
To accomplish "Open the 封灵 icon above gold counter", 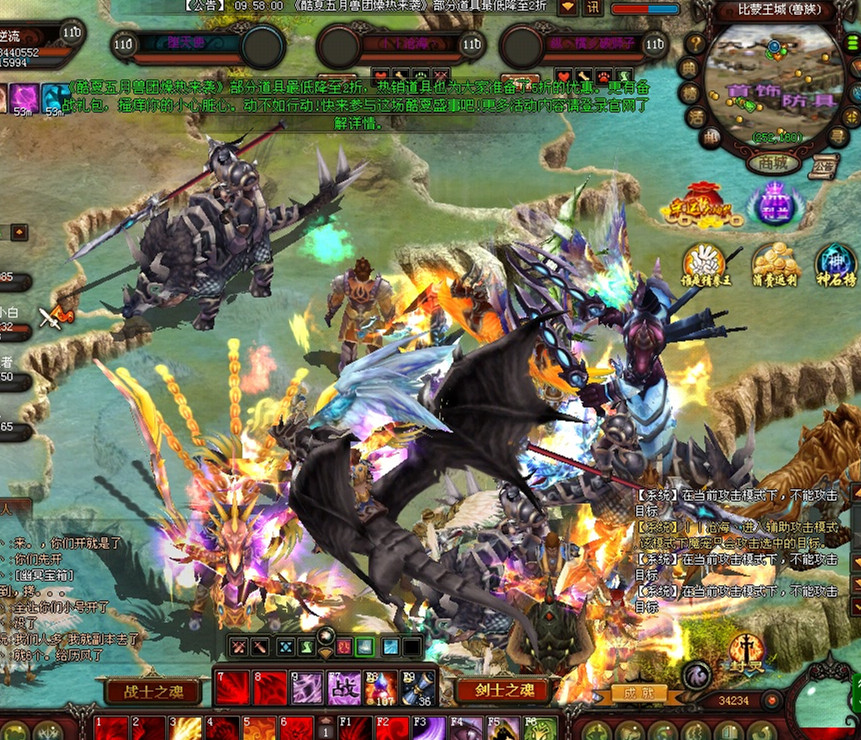I will coord(747,652).
